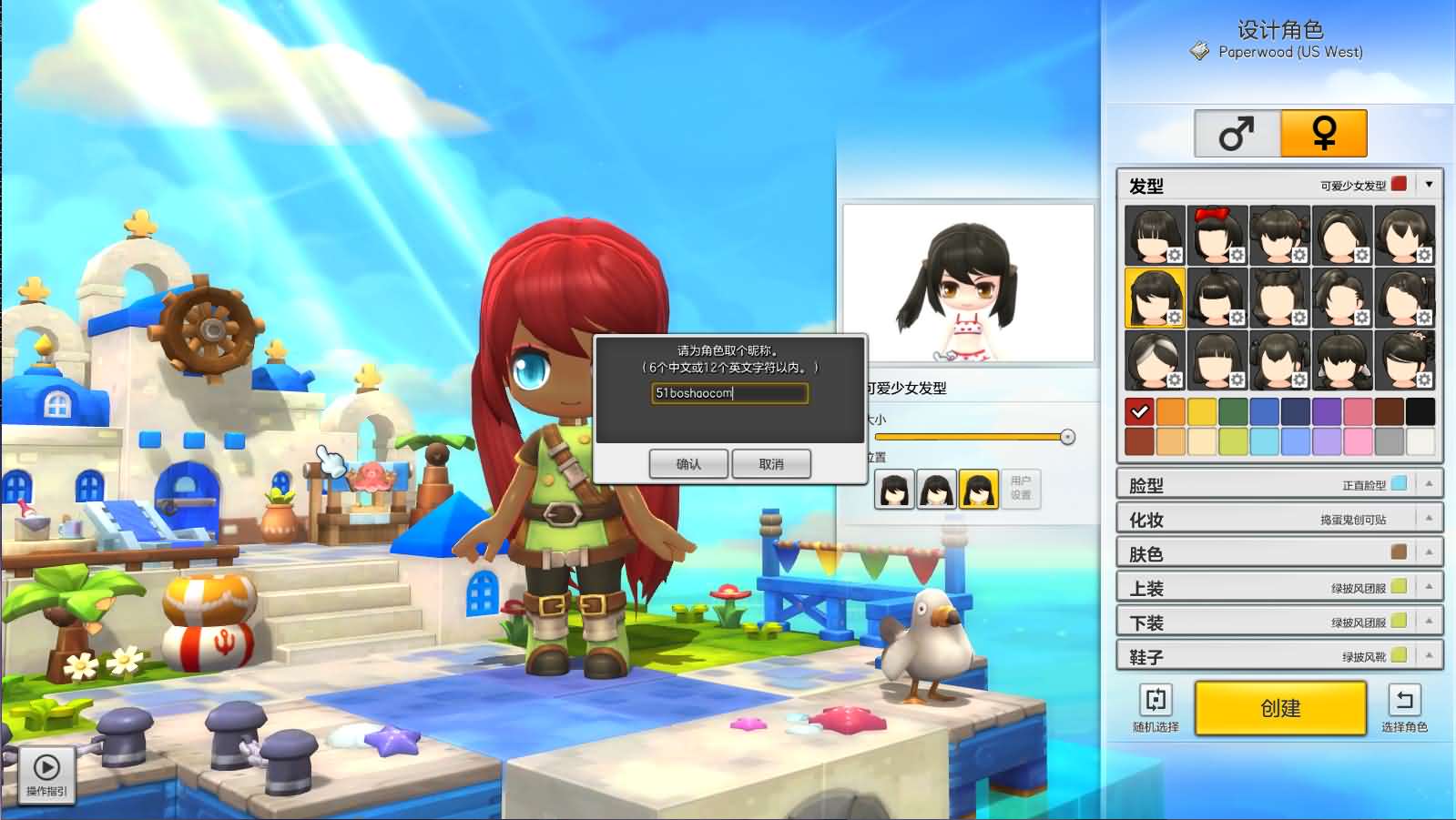
Task: Click the random selection dice icon
Action: point(1155,701)
